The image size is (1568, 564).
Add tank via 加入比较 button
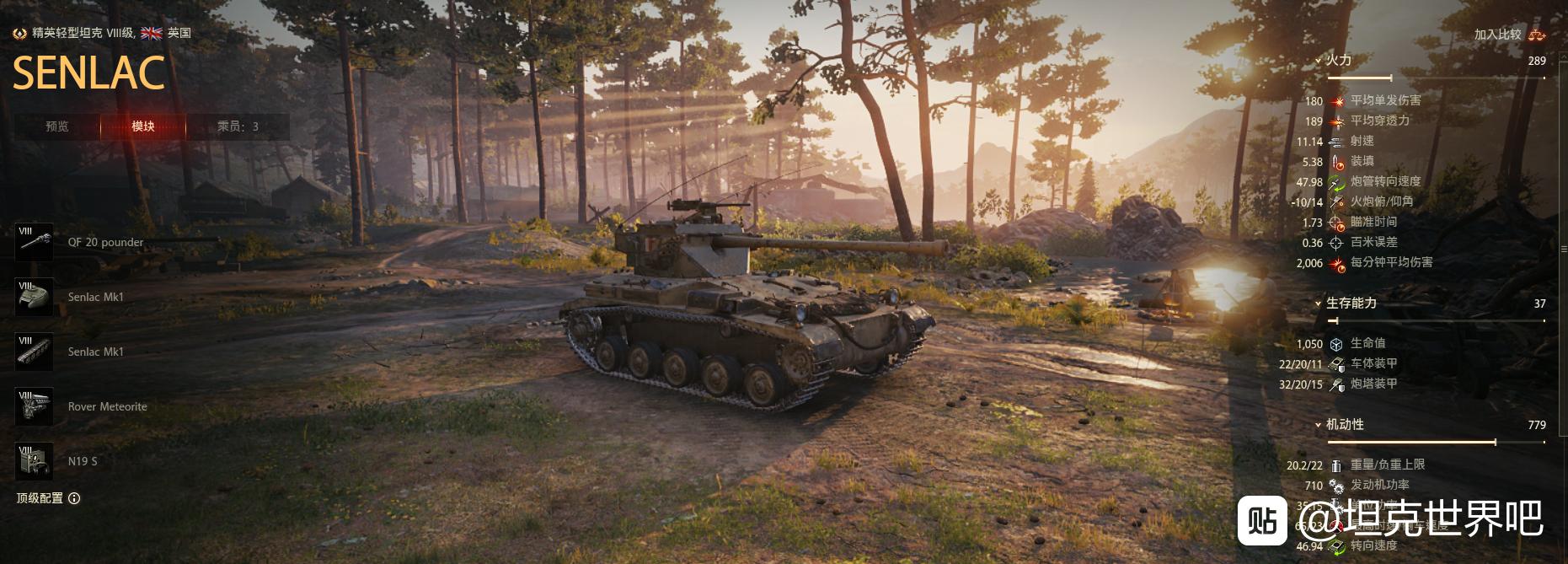[x=1508, y=35]
